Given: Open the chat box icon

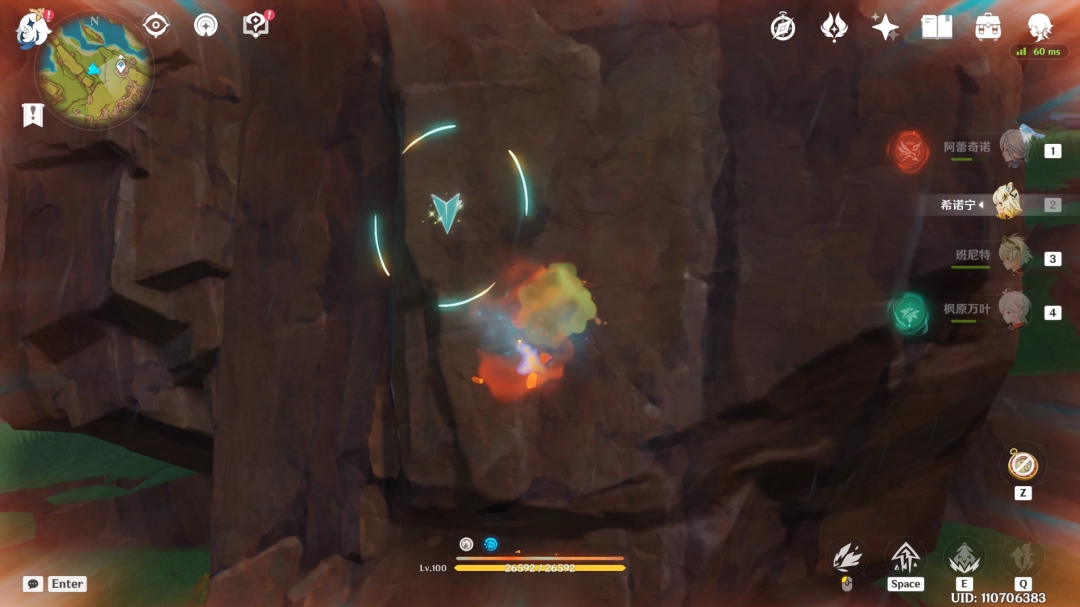Looking at the screenshot, I should [33, 584].
